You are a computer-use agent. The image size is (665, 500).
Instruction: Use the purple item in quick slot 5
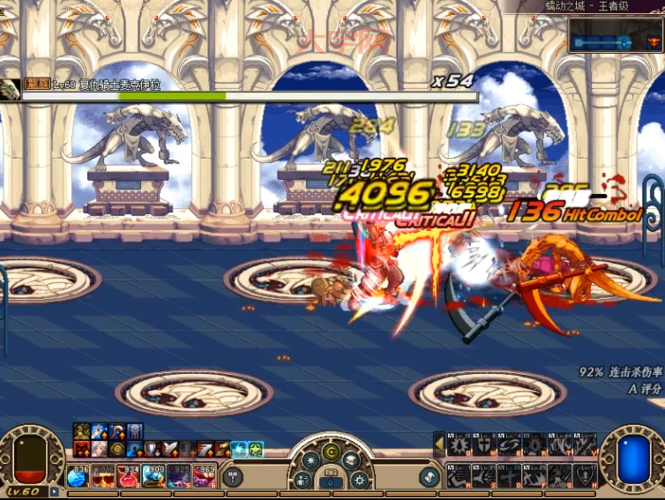[x=180, y=475]
